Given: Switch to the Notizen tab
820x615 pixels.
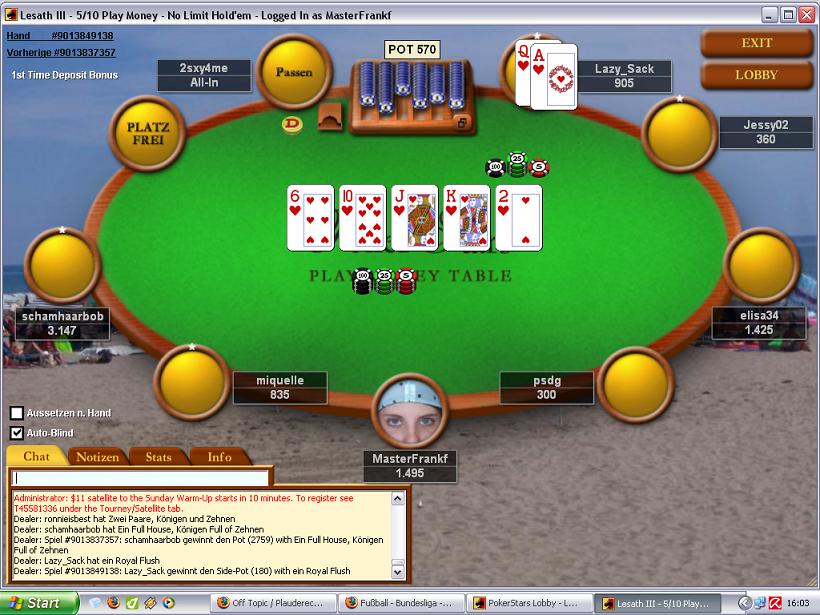Looking at the screenshot, I should pyautogui.click(x=98, y=457).
